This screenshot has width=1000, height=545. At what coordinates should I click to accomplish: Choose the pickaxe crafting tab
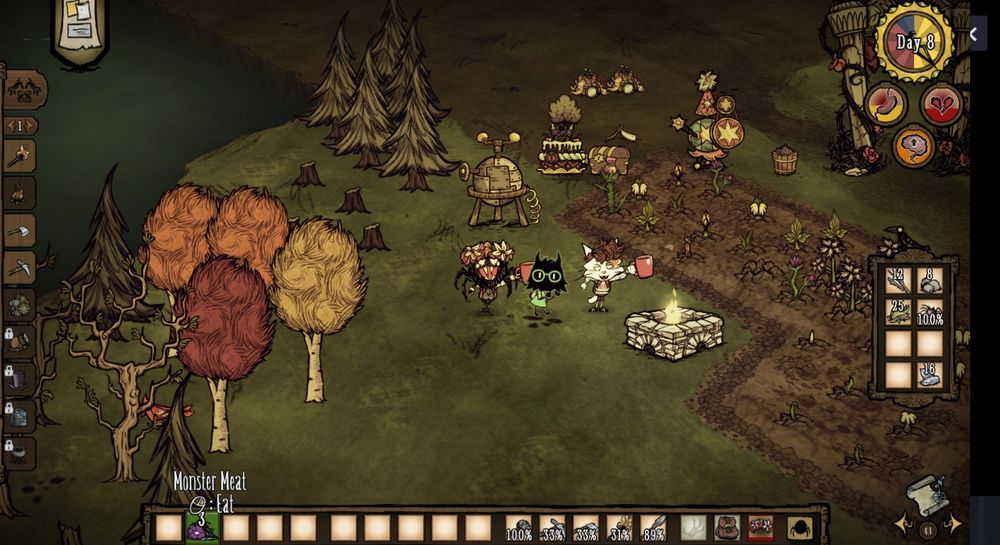click(x=20, y=267)
